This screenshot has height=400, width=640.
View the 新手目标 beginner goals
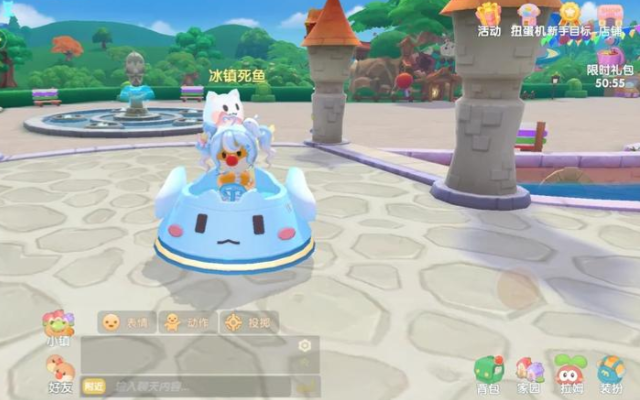(568, 18)
